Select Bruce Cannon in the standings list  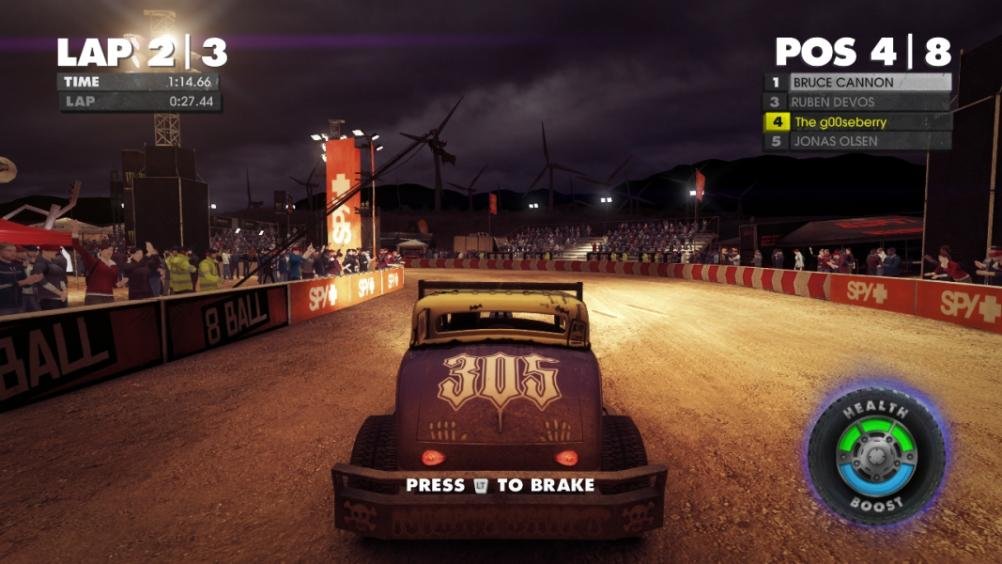click(x=858, y=82)
